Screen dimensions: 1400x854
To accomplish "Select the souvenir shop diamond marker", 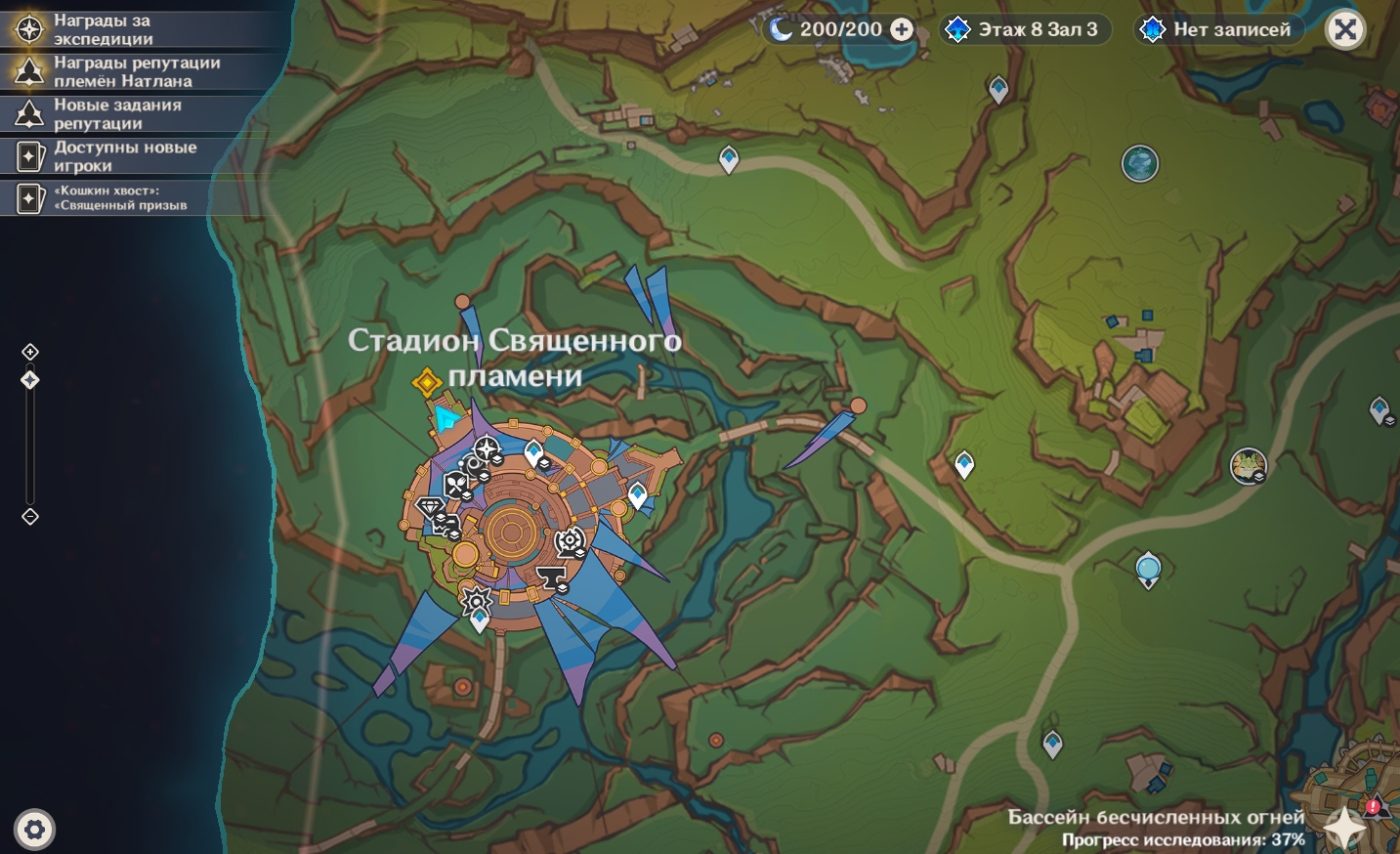I will [x=430, y=507].
